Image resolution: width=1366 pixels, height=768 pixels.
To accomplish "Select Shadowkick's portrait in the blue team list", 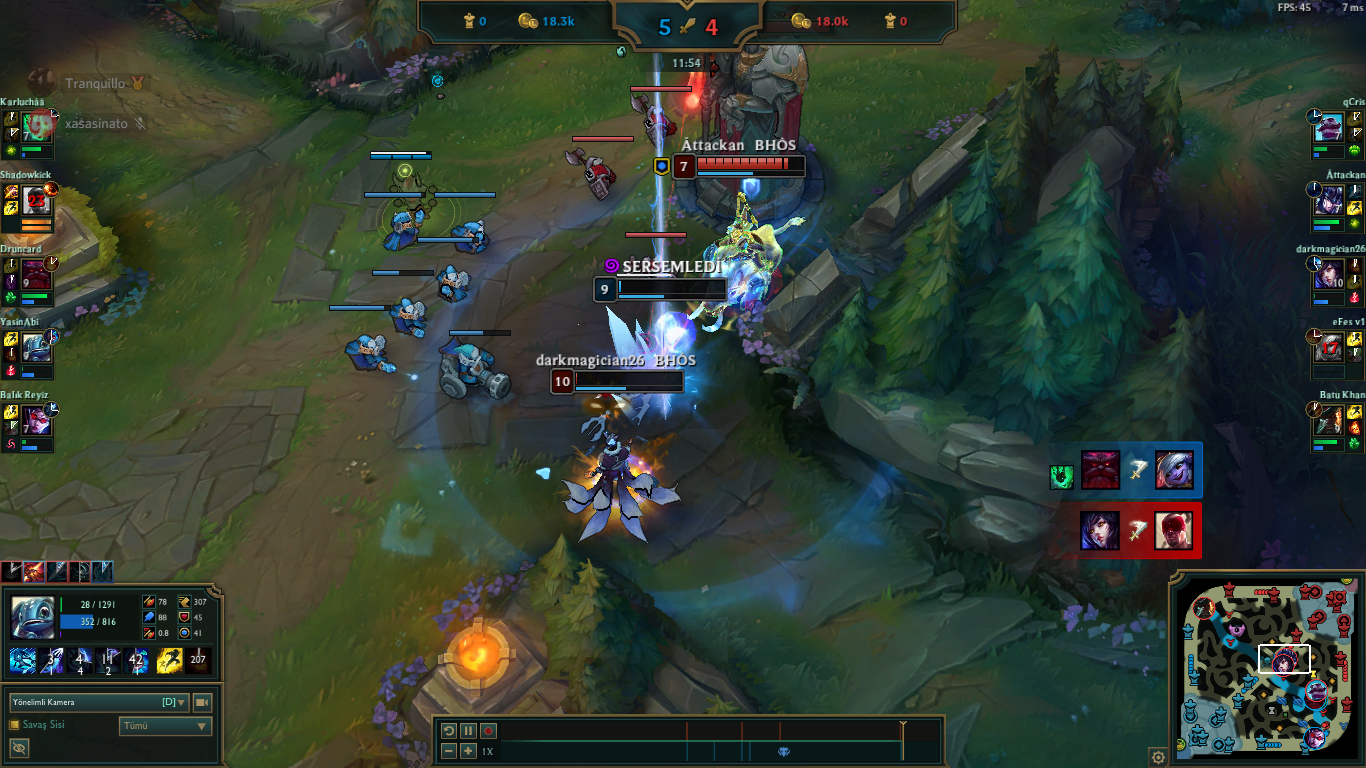I will point(37,200).
